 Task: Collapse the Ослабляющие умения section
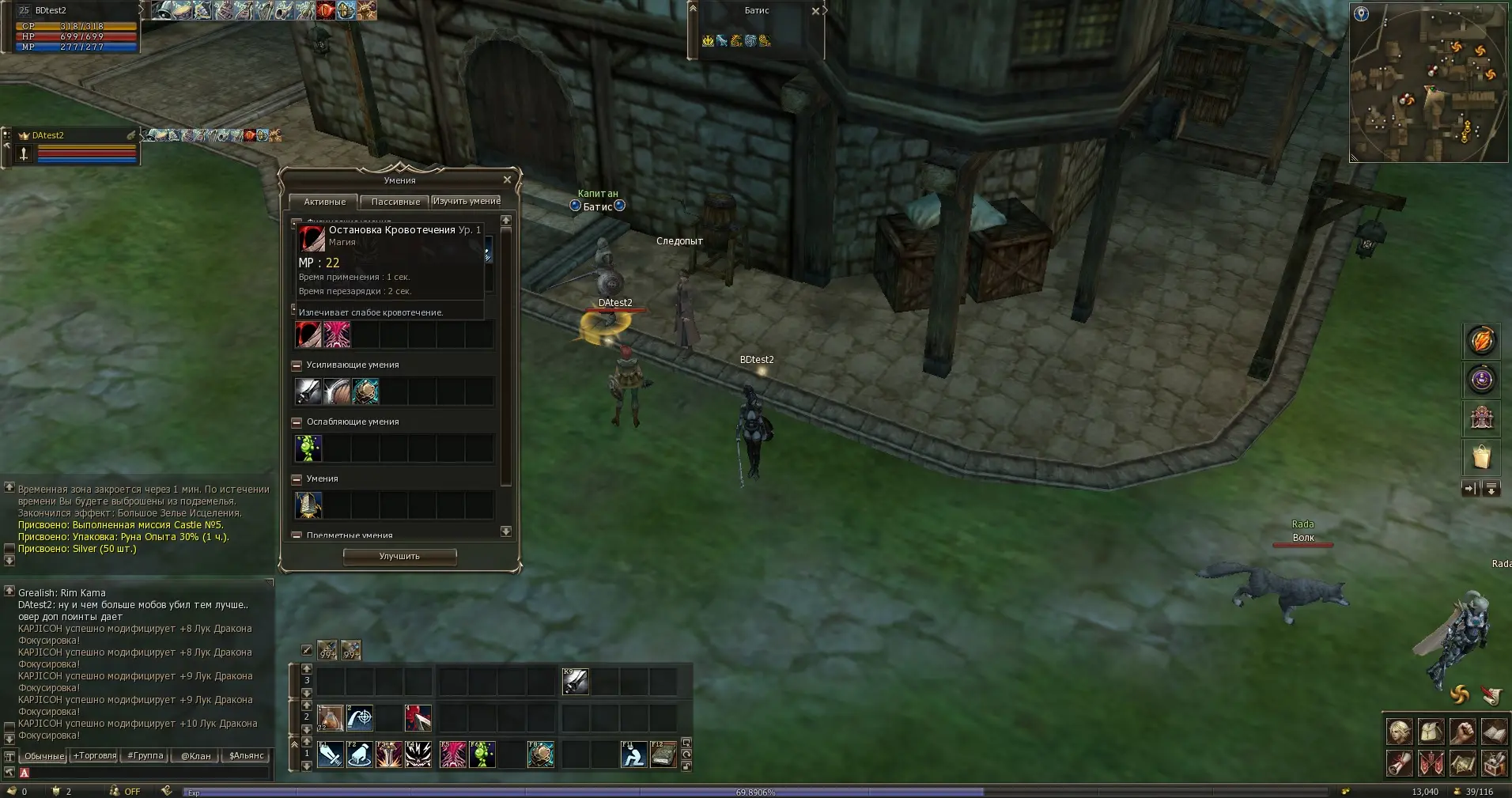click(x=297, y=422)
